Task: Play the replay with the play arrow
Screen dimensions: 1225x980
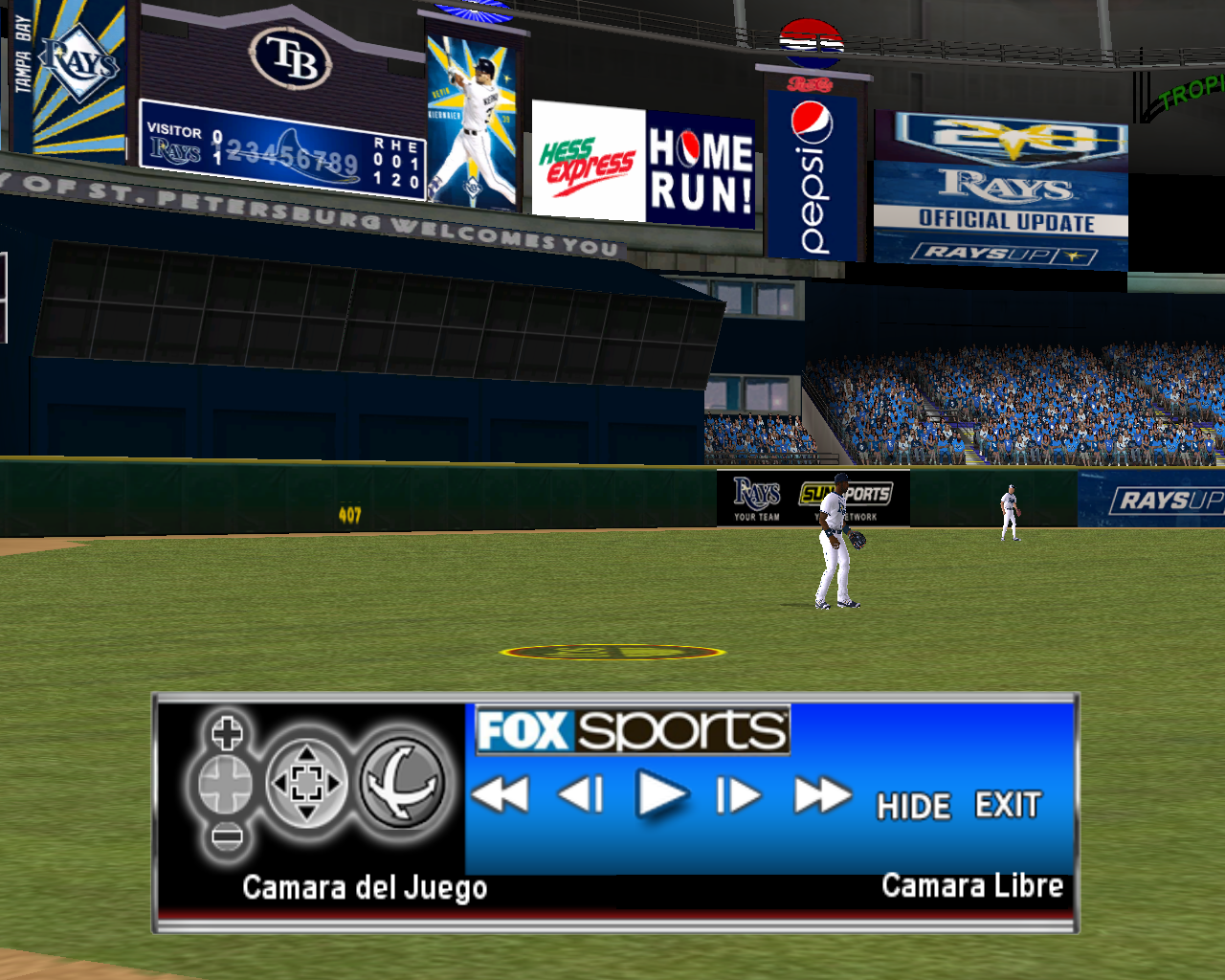Action: click(x=661, y=795)
